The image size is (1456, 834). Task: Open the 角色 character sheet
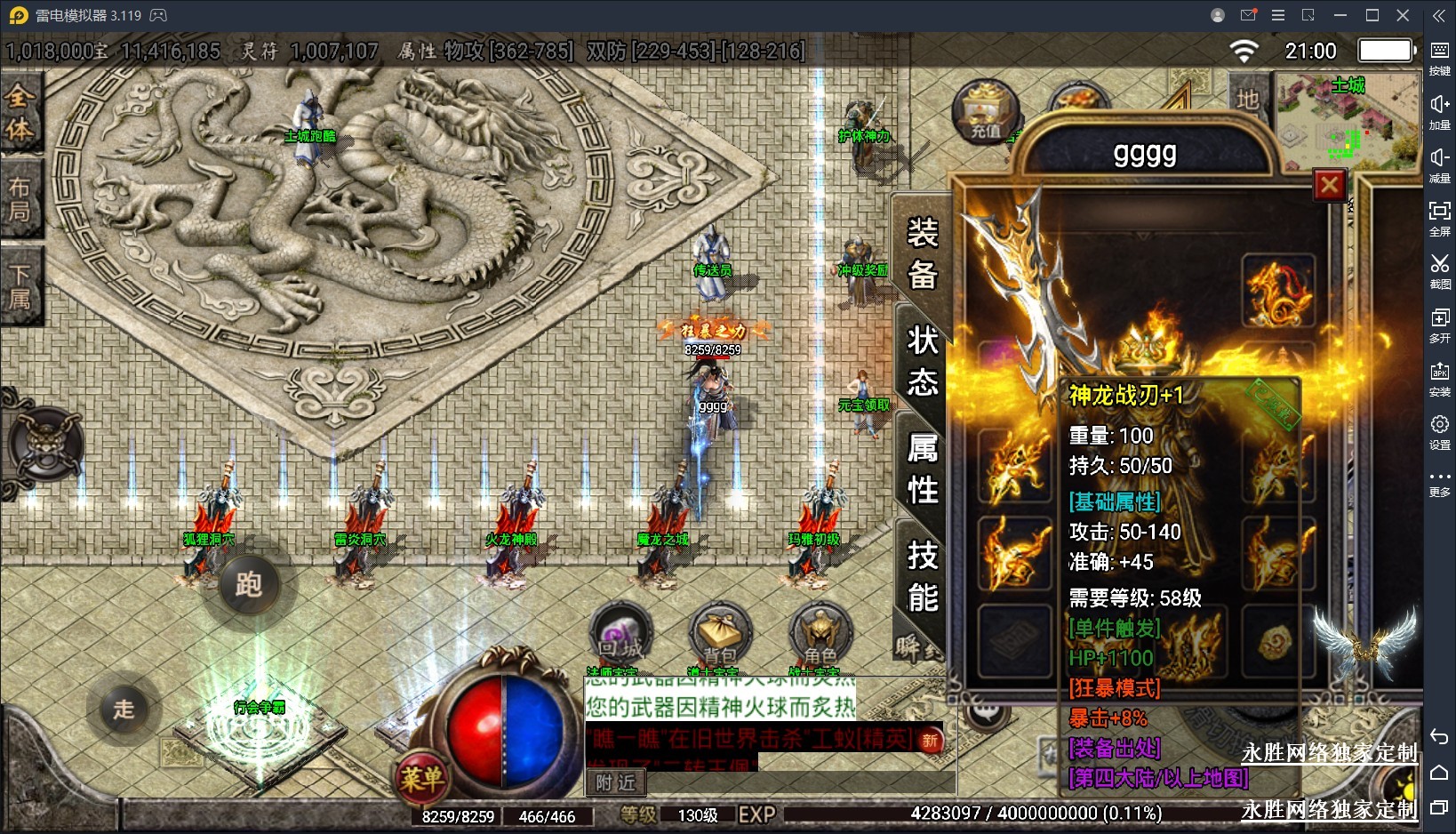[x=820, y=635]
